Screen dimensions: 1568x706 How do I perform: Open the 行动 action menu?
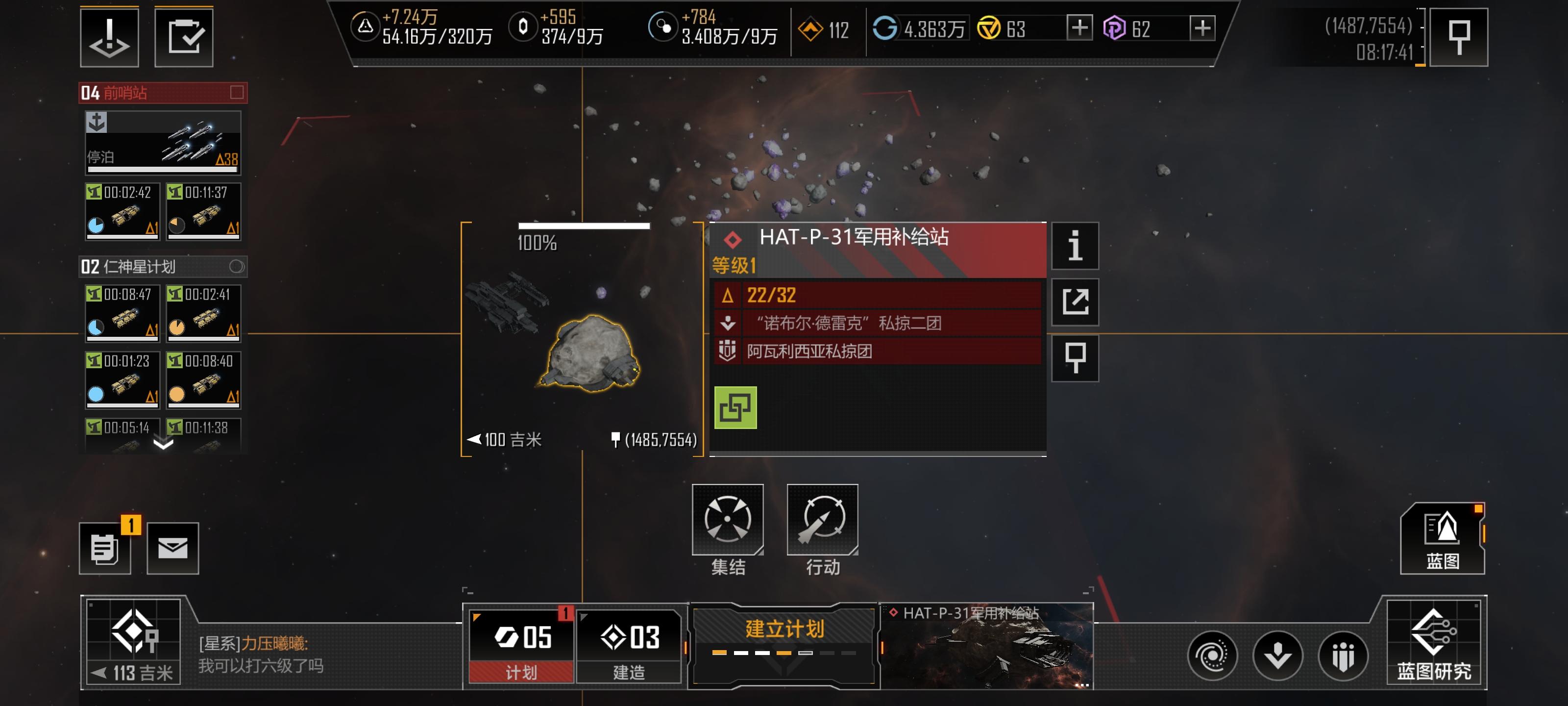822,520
